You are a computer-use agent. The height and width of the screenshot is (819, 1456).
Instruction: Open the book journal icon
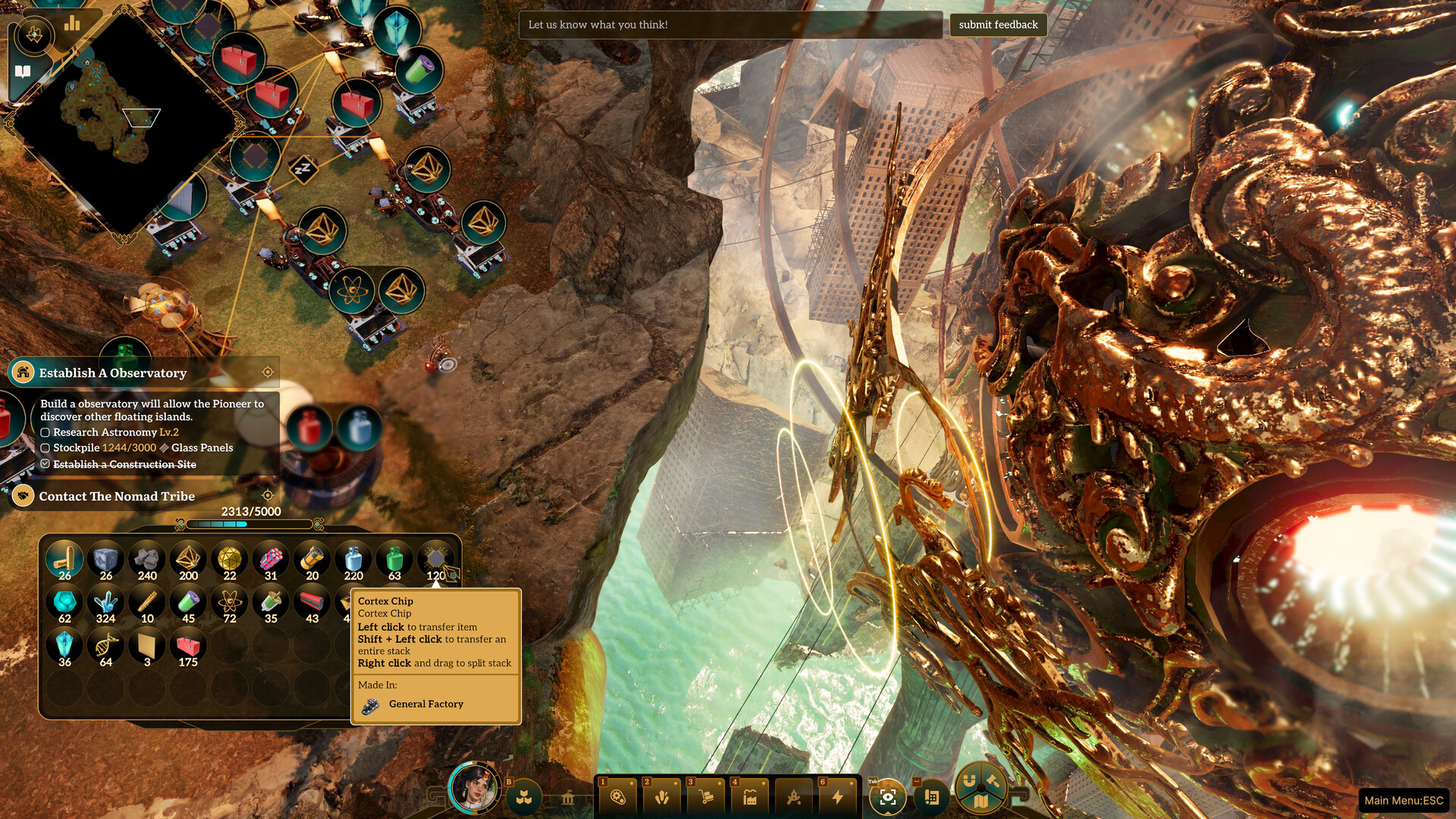tap(23, 72)
